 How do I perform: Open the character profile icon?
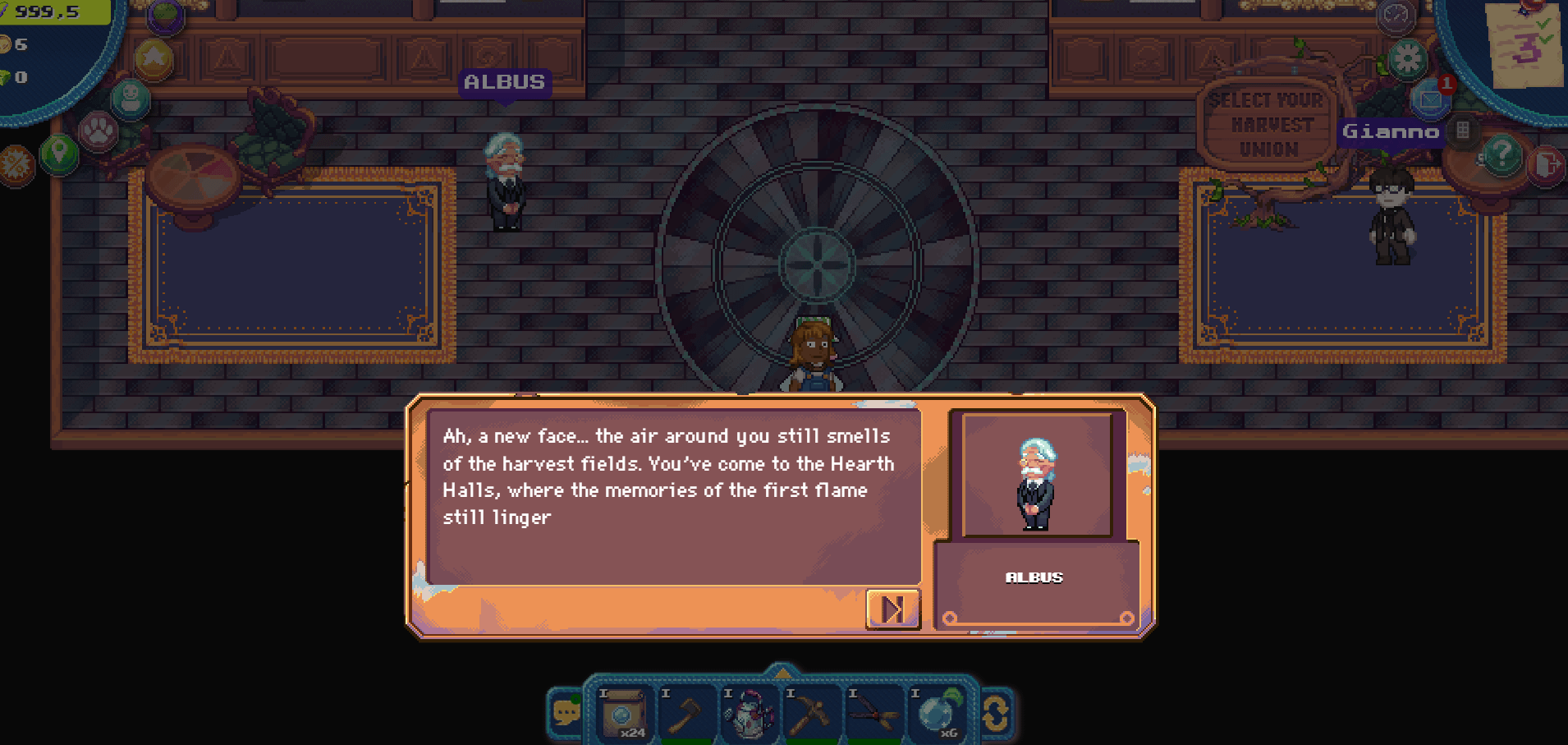tap(131, 98)
